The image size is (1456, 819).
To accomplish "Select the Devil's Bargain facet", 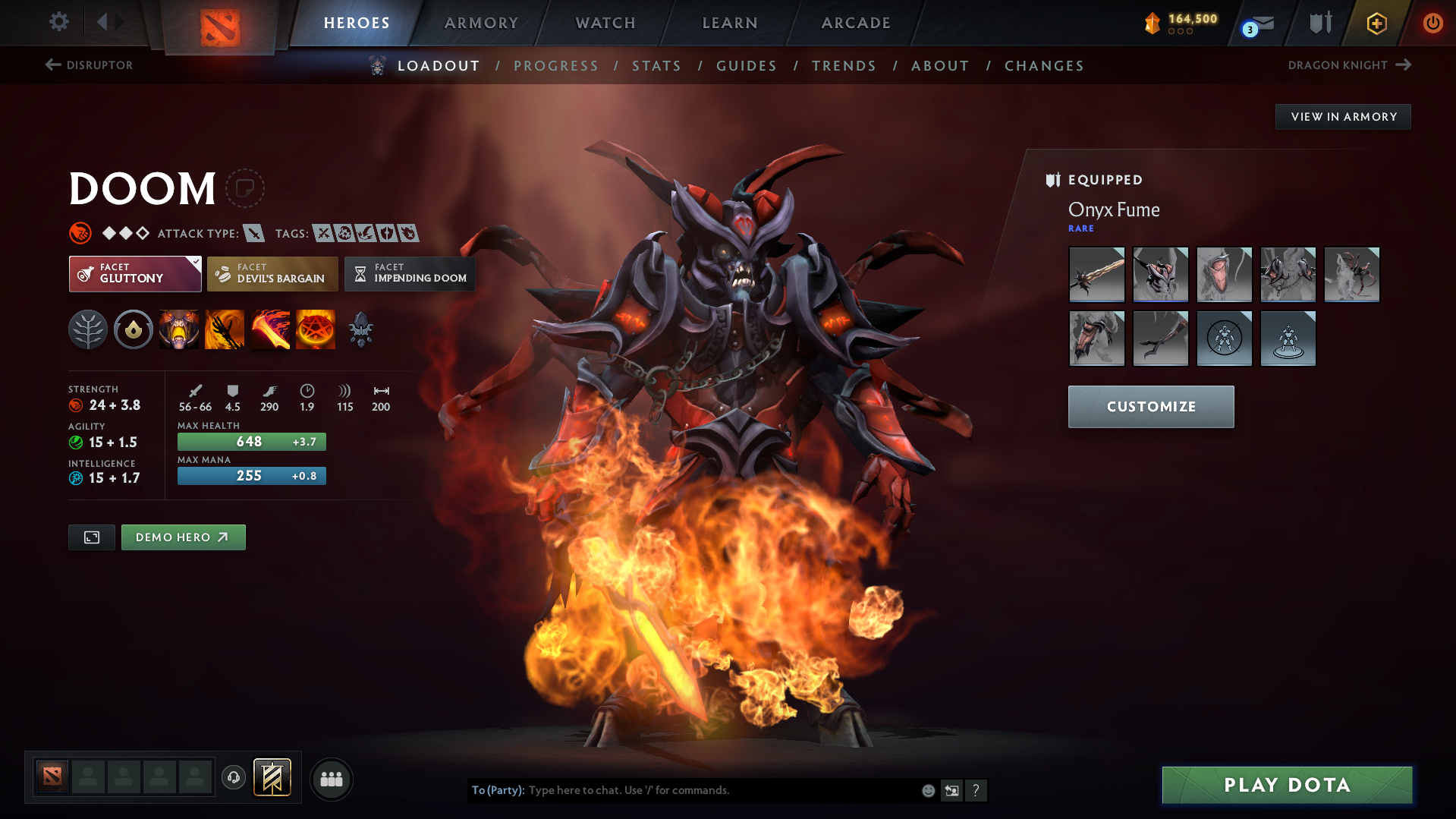I will 272,273.
